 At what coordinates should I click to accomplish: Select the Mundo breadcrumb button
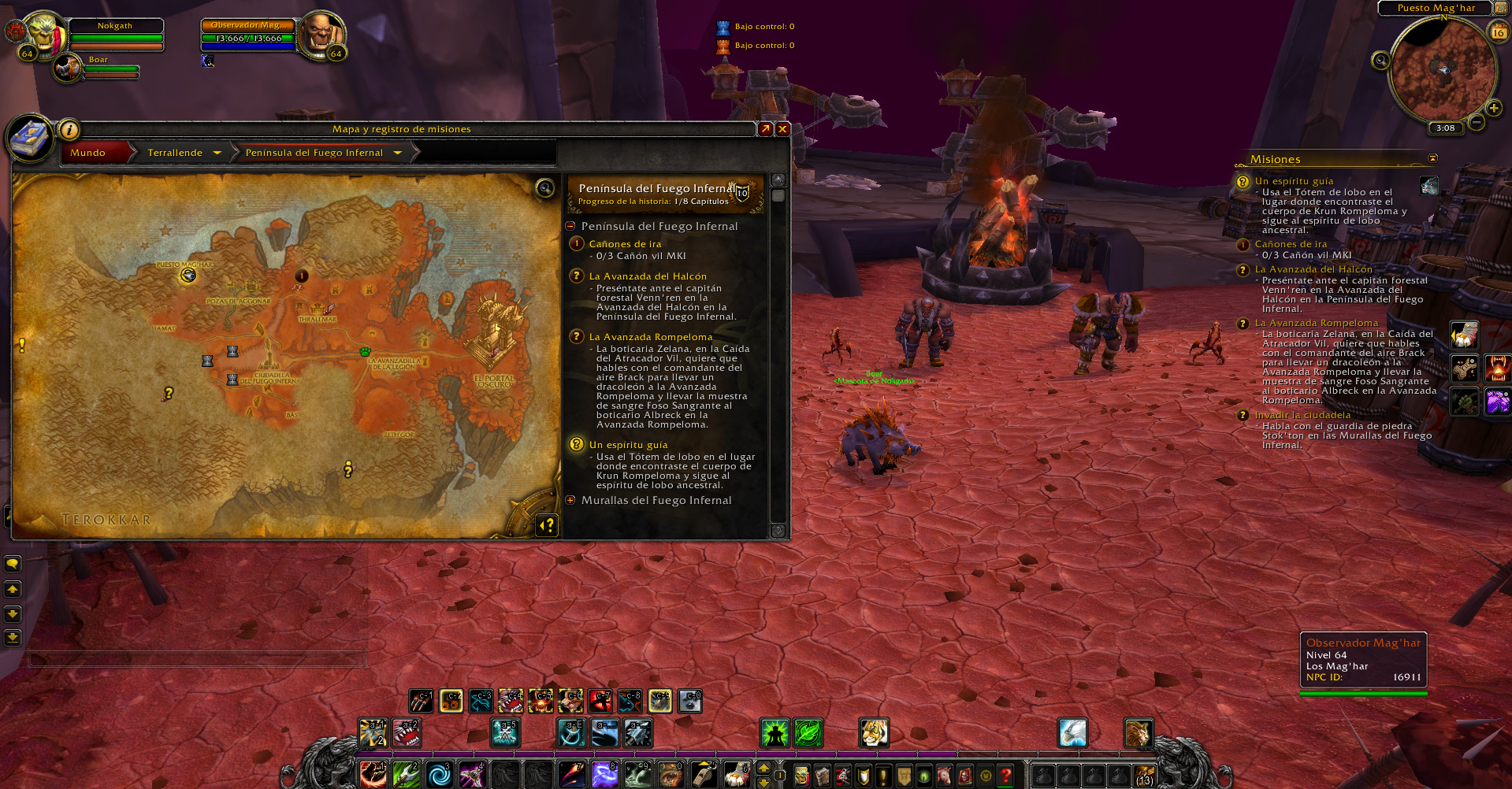coord(88,153)
